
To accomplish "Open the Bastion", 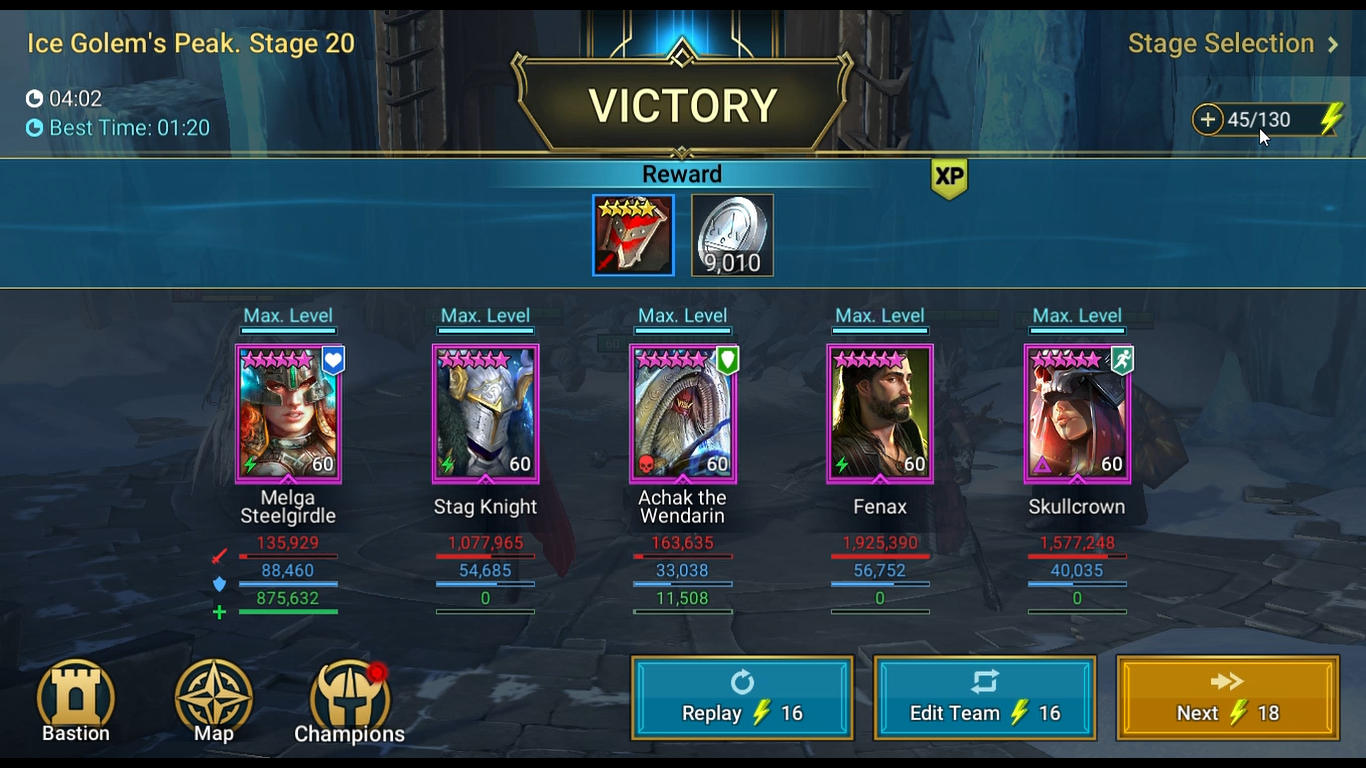I will click(75, 700).
